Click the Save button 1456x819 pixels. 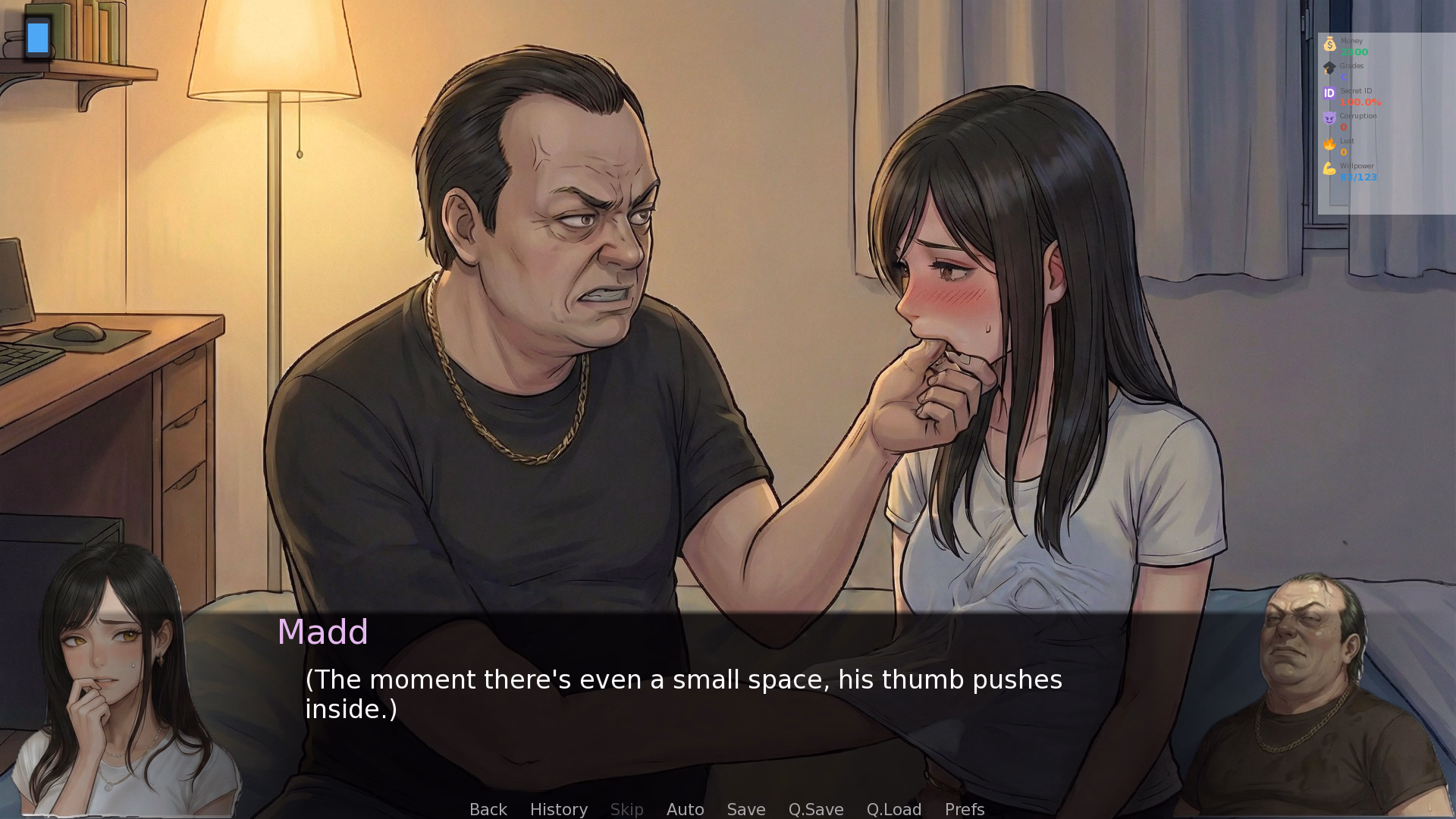click(745, 809)
